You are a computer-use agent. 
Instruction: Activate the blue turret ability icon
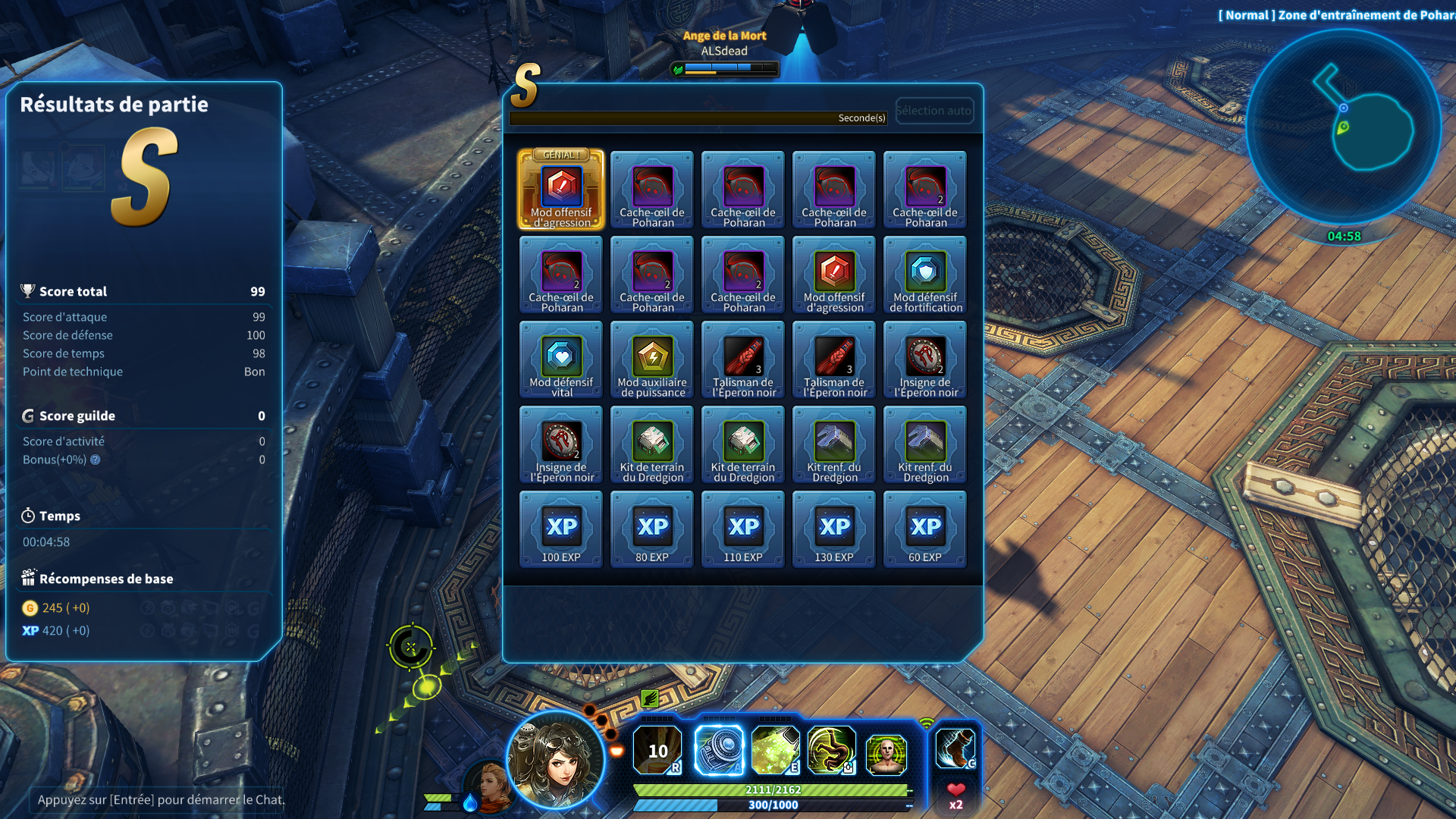point(719,750)
